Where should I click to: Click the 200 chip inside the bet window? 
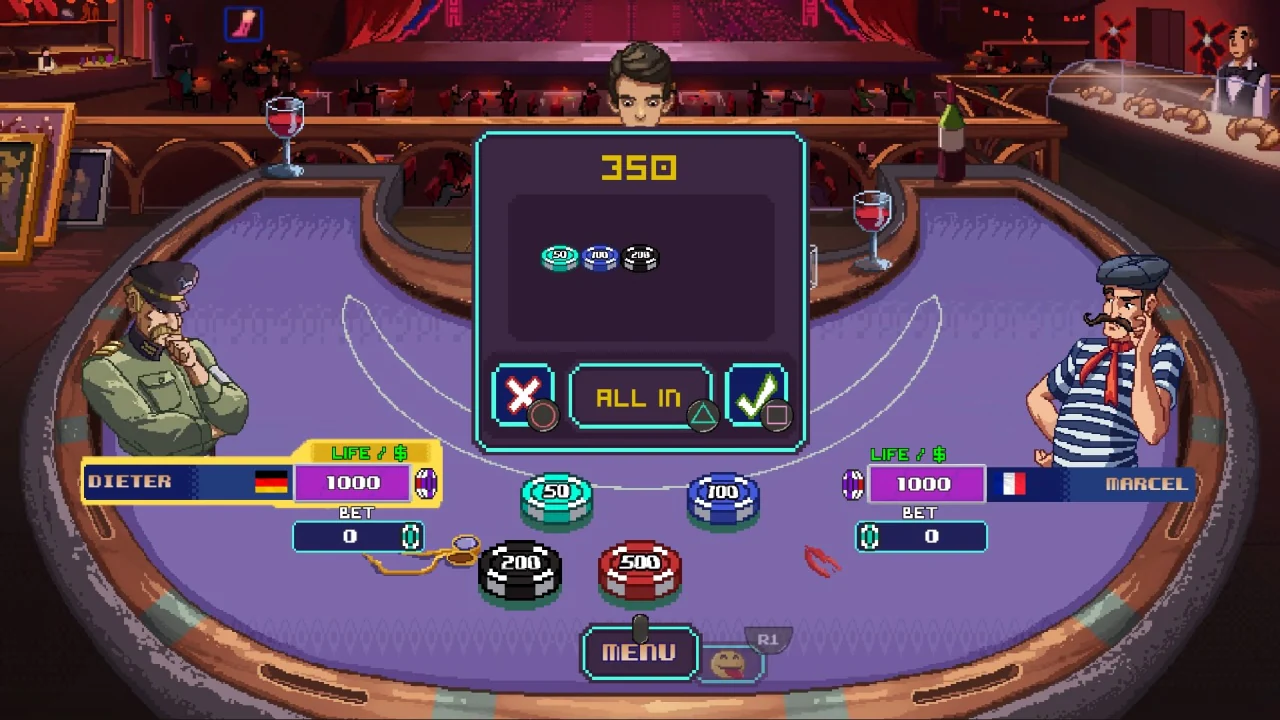(x=639, y=257)
